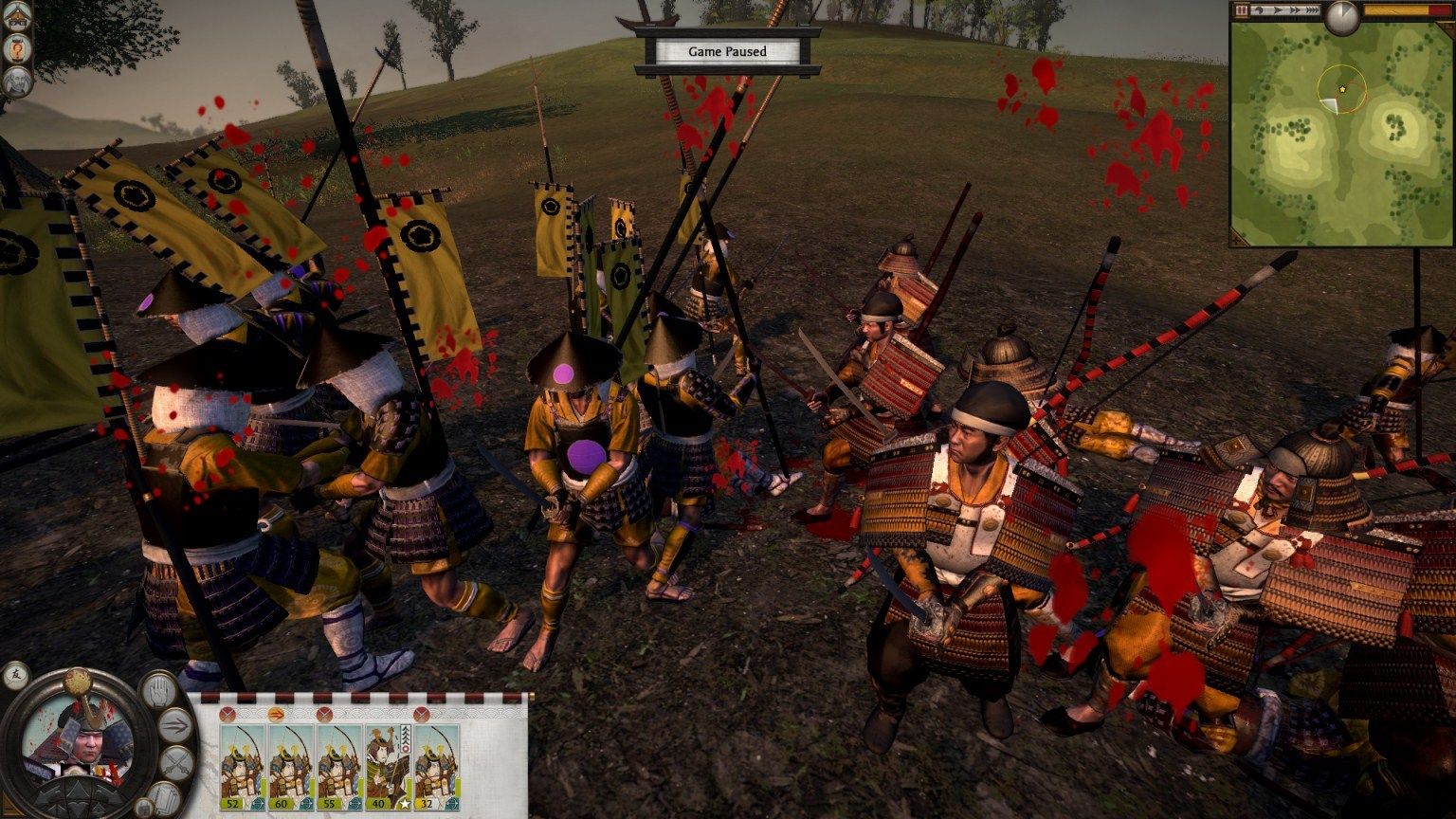Set battle speed to fastest fast-forward
The image size is (1456, 819).
tap(1311, 9)
